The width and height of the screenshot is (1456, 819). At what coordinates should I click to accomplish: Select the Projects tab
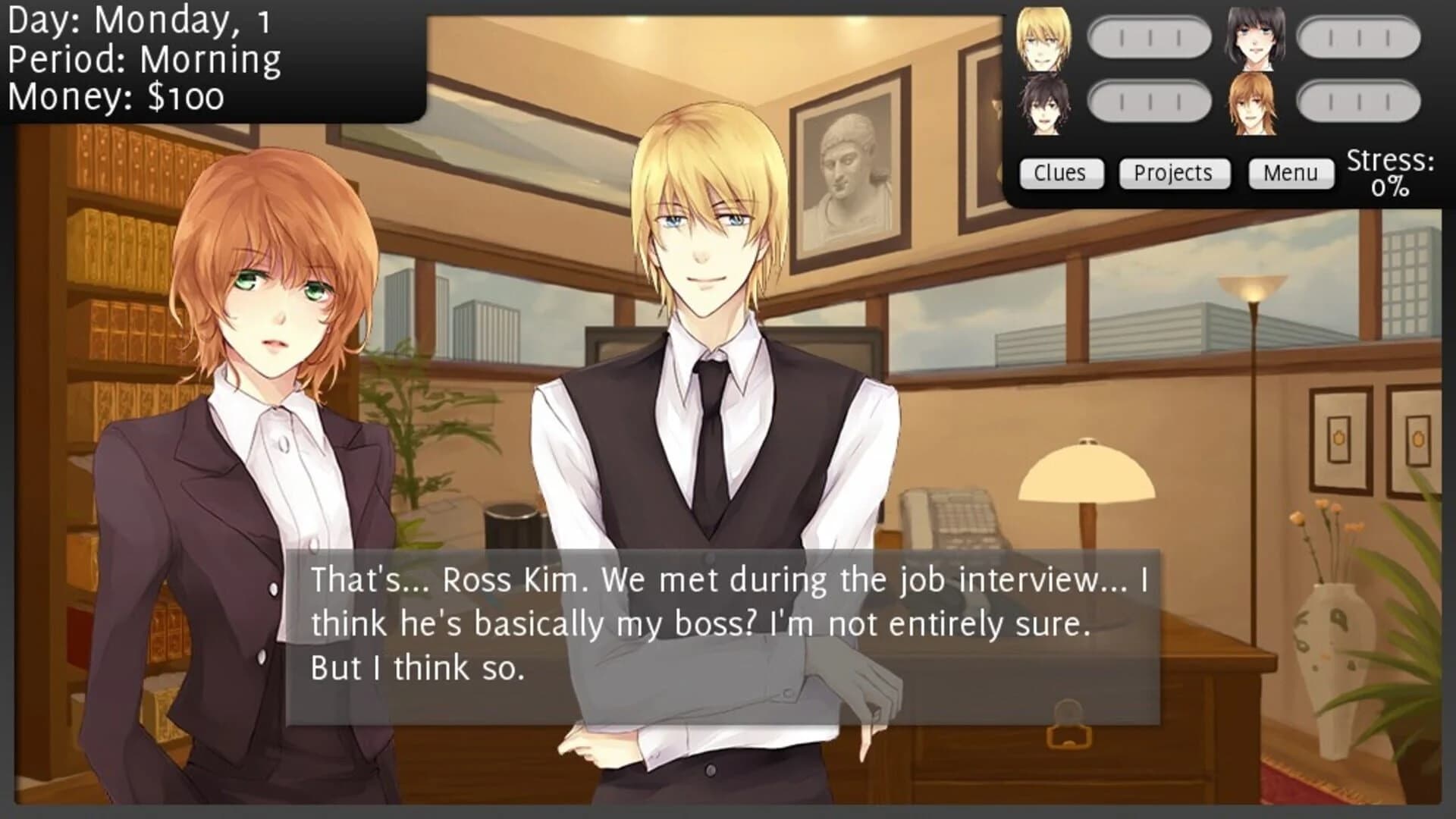pos(1174,173)
